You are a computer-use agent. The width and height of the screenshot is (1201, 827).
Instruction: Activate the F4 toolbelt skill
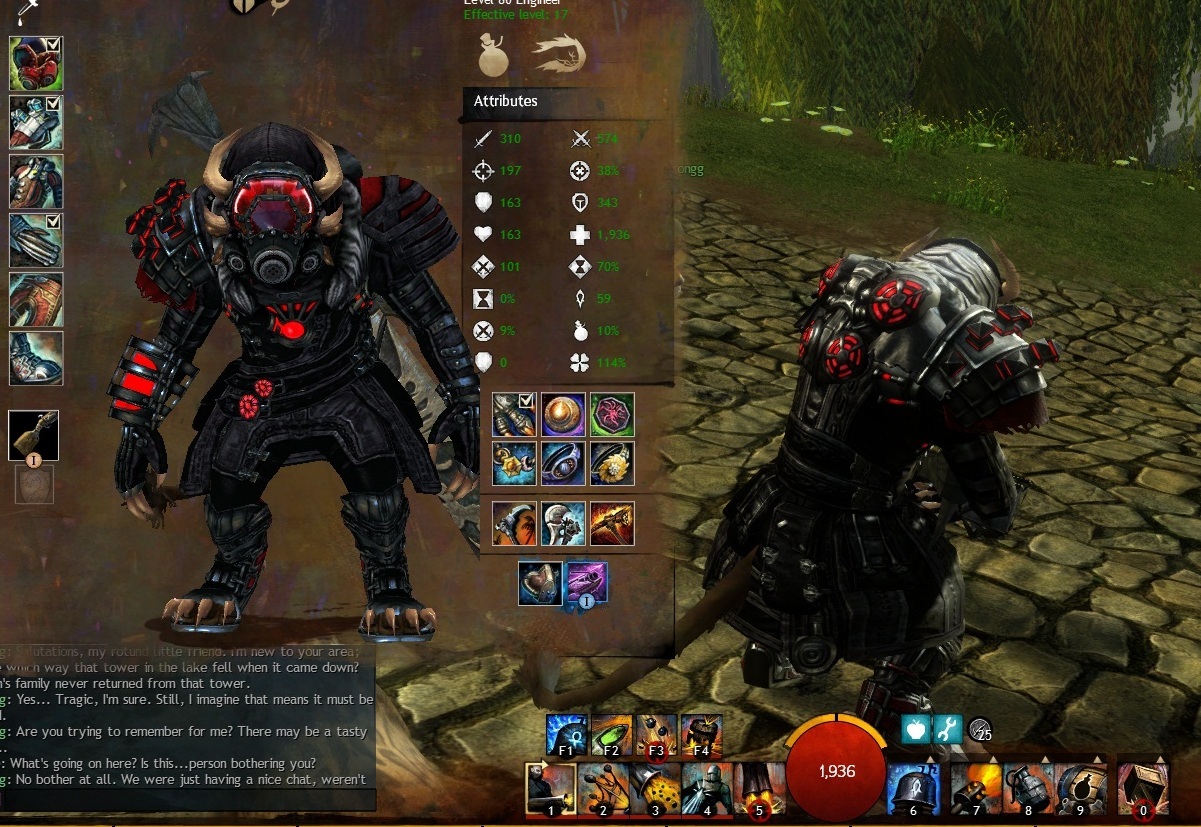click(701, 735)
